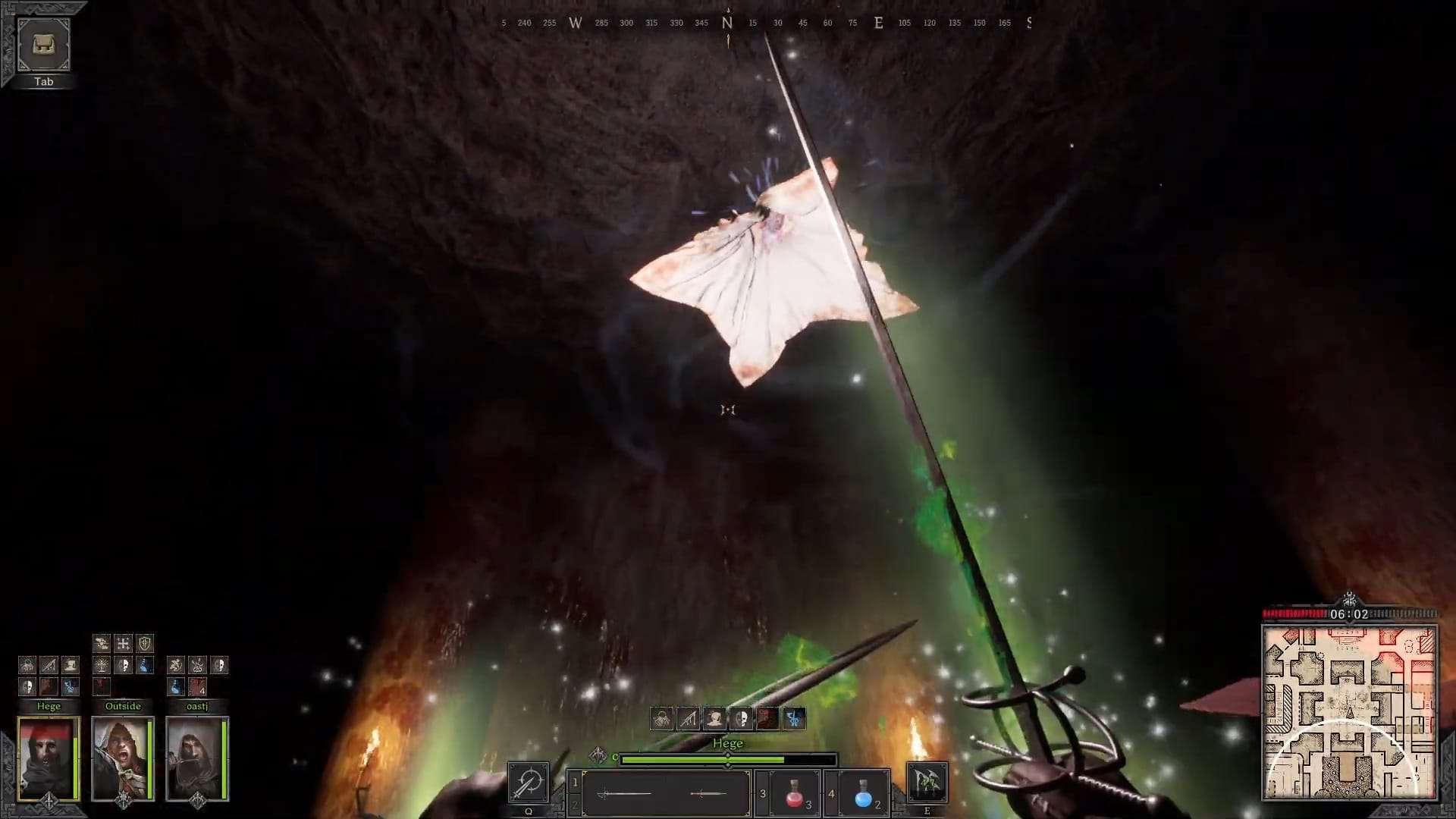Viewport: 1456px width, 819px height.
Task: Select Hege's character portrait
Action: (47, 756)
